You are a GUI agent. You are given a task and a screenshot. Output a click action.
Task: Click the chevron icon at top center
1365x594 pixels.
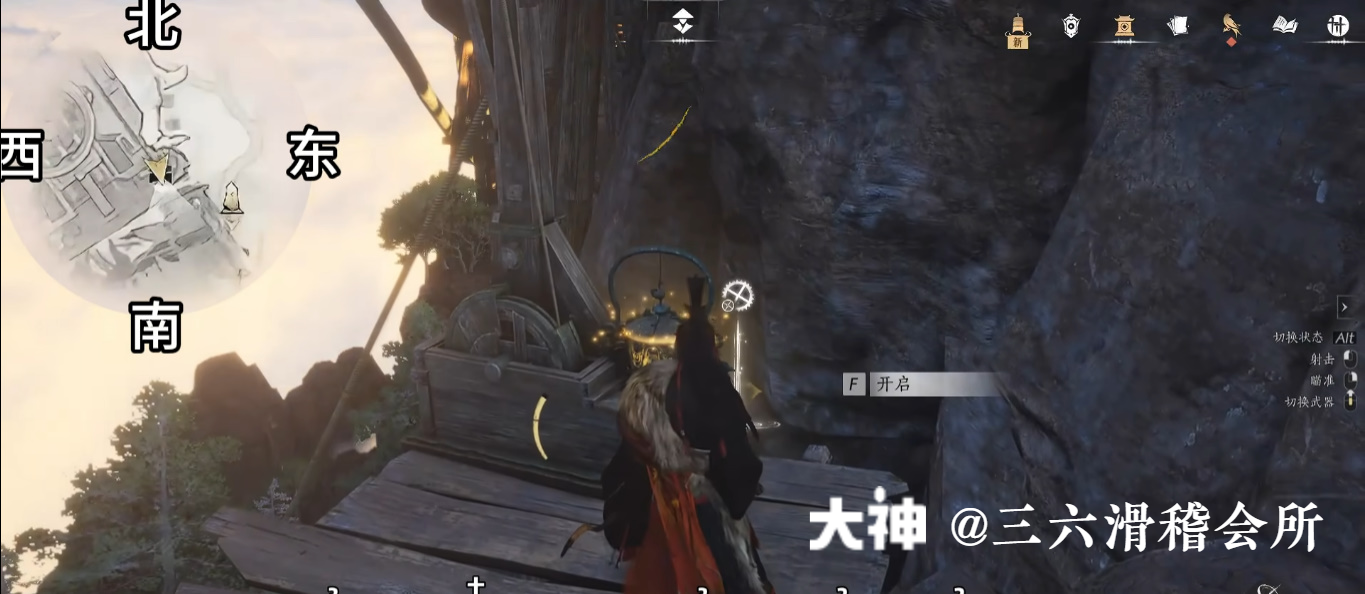click(x=683, y=21)
